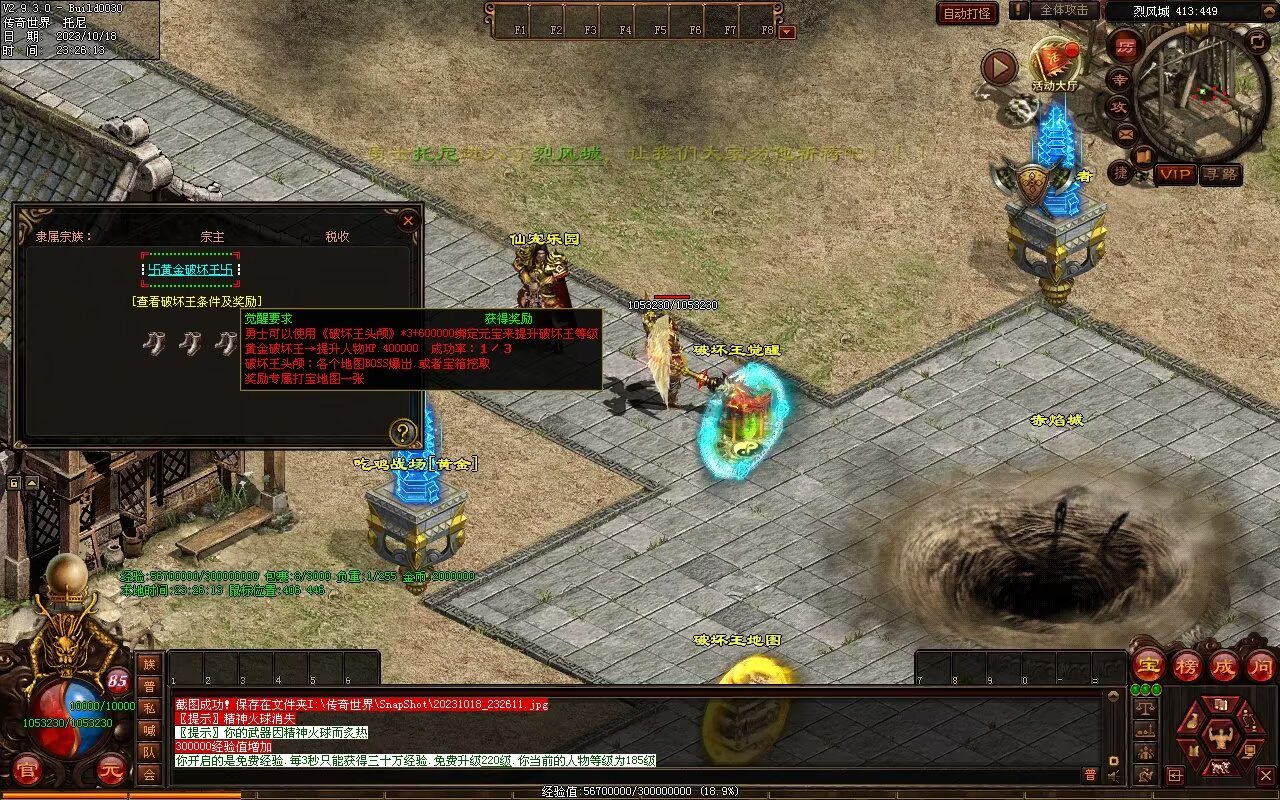Open the 成 achievements button
1280x800 pixels.
tap(1224, 665)
